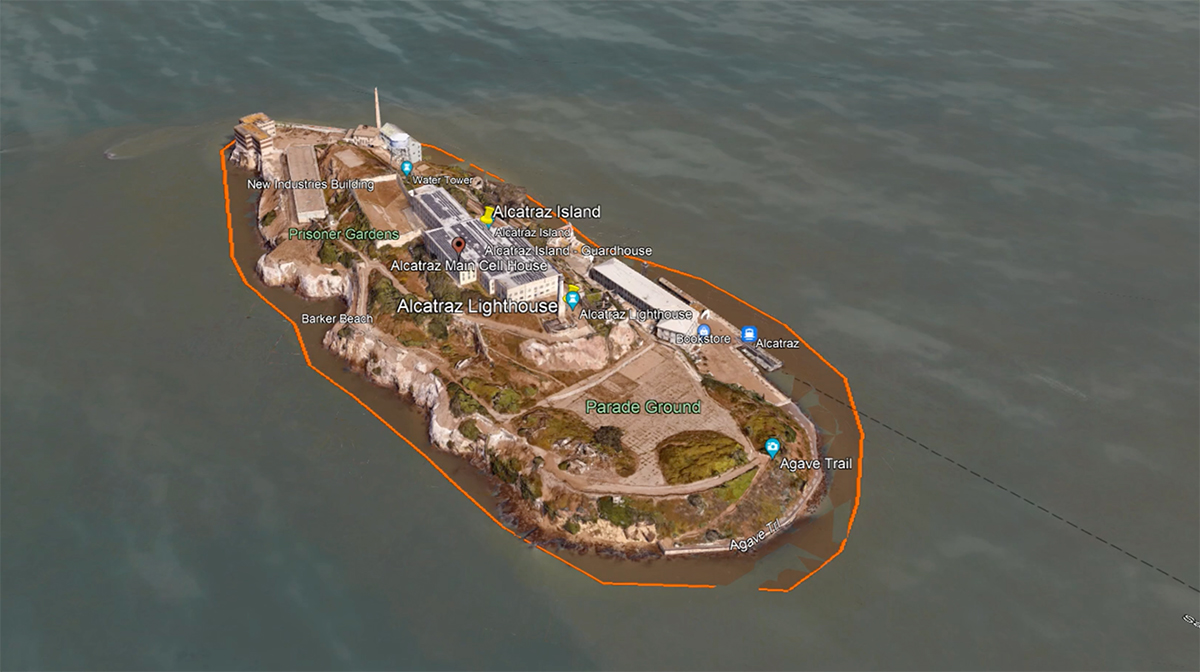Open the Agave Trail camera marker
Screen dimensions: 1200x672
[771, 447]
